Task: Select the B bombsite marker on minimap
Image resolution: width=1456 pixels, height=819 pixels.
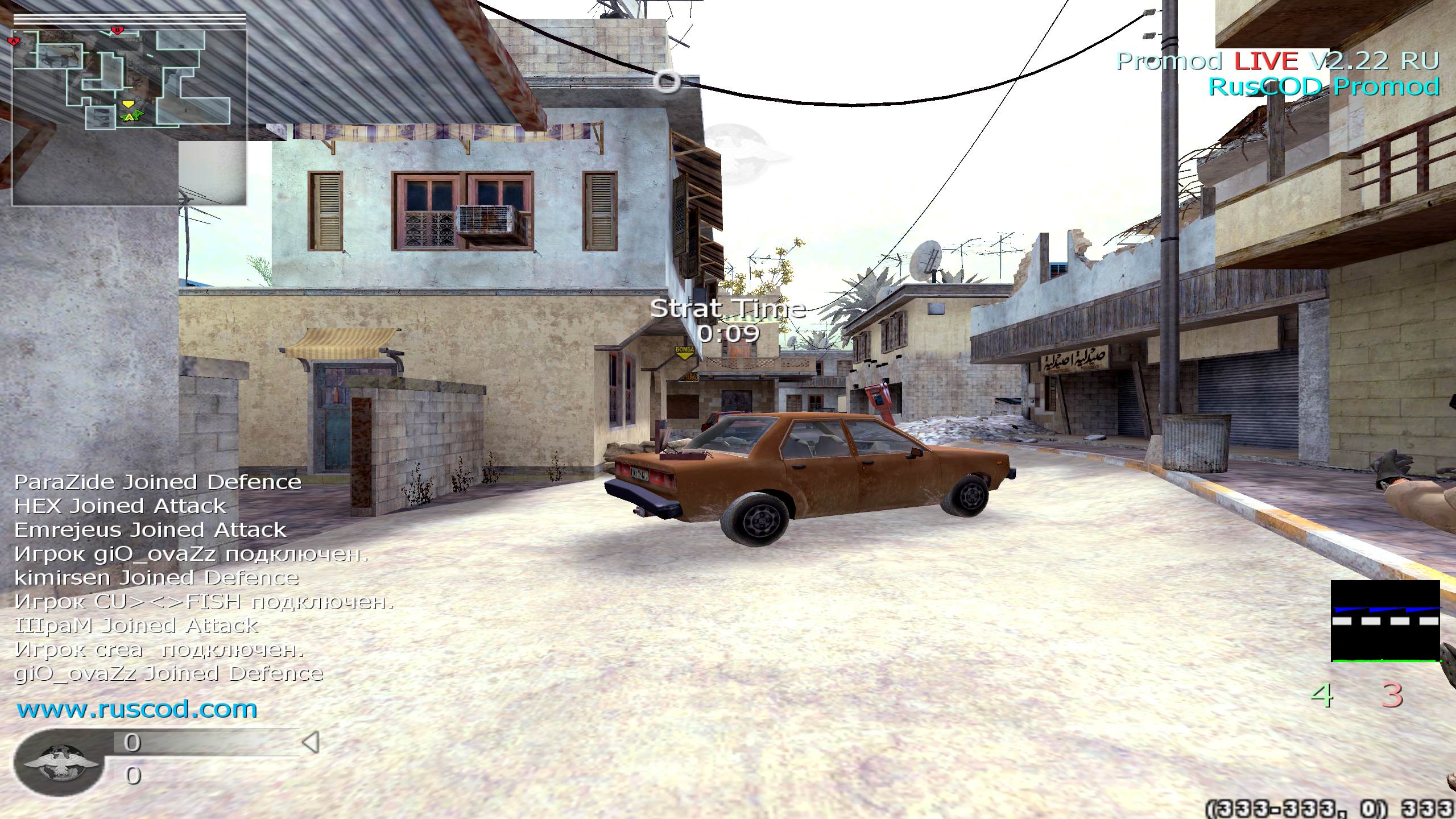Action: click(117, 30)
